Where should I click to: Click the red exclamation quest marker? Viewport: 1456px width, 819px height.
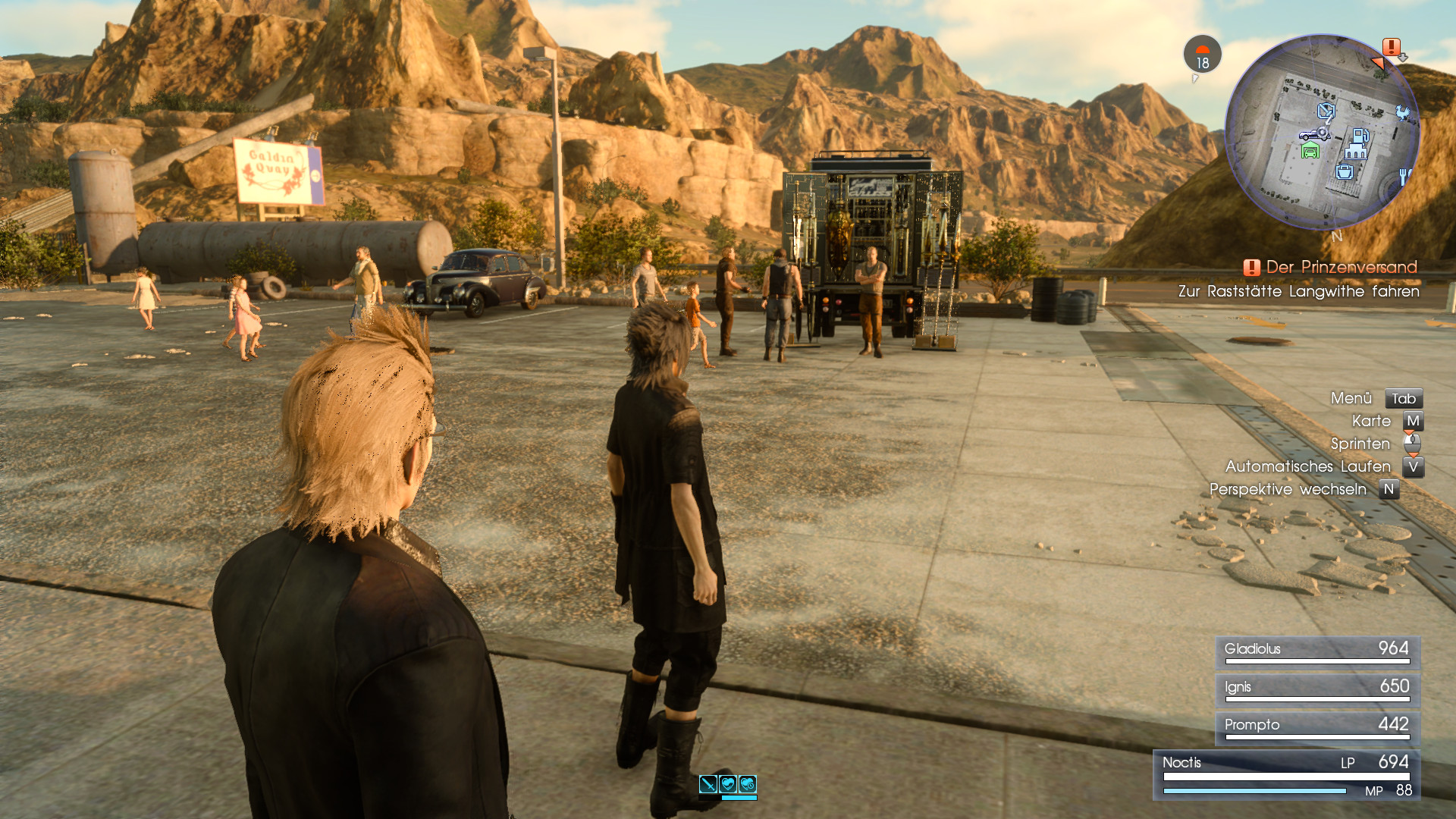1391,47
